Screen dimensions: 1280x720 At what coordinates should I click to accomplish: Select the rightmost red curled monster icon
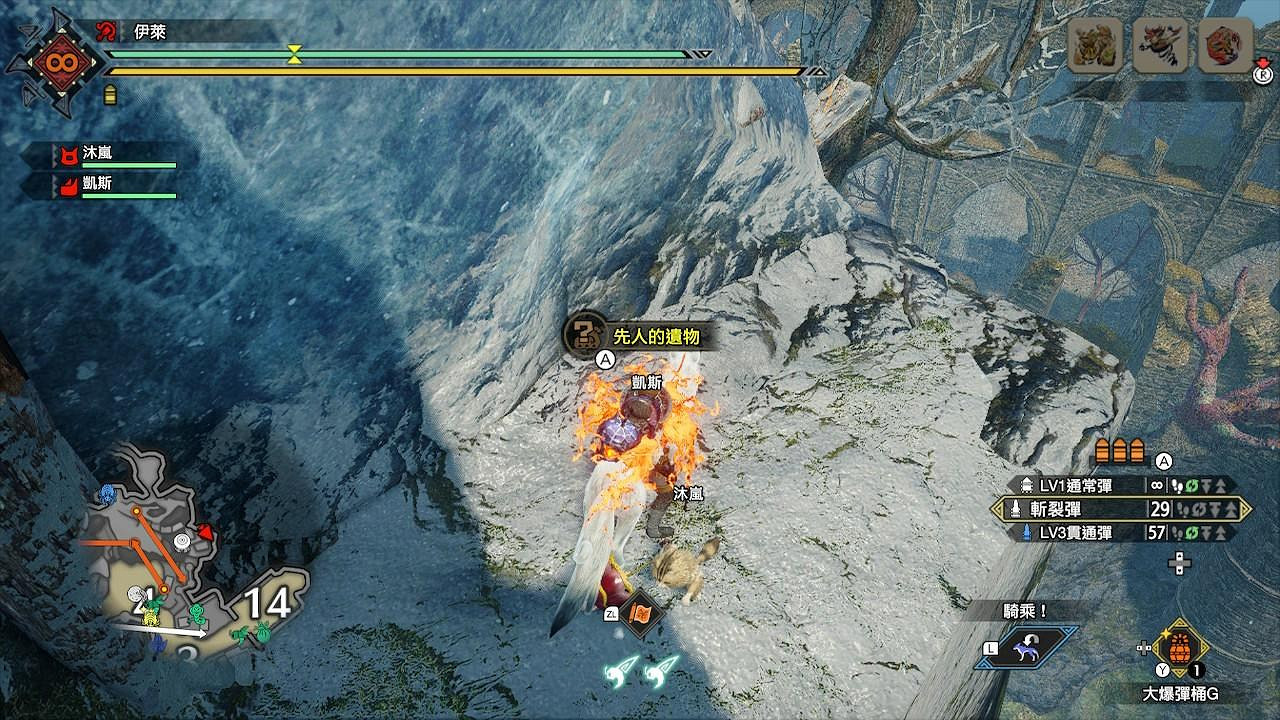pos(1225,45)
